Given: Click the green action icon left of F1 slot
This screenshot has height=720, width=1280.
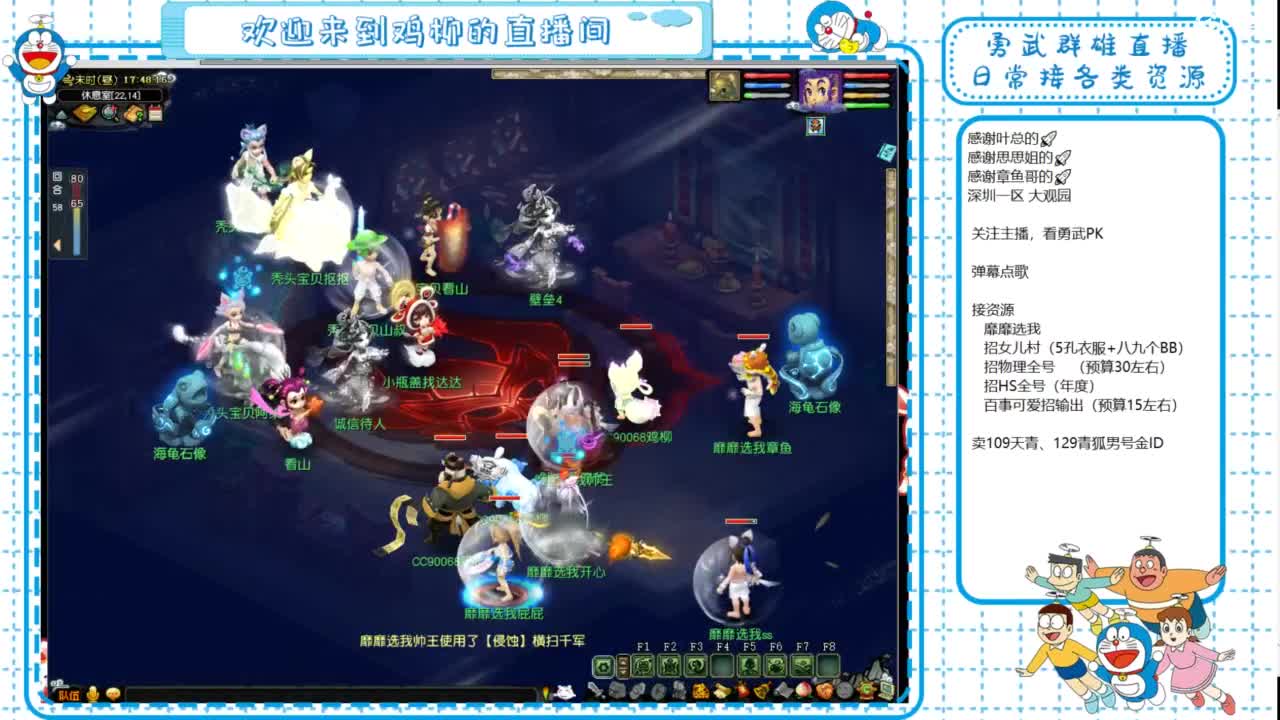Looking at the screenshot, I should click(x=604, y=665).
